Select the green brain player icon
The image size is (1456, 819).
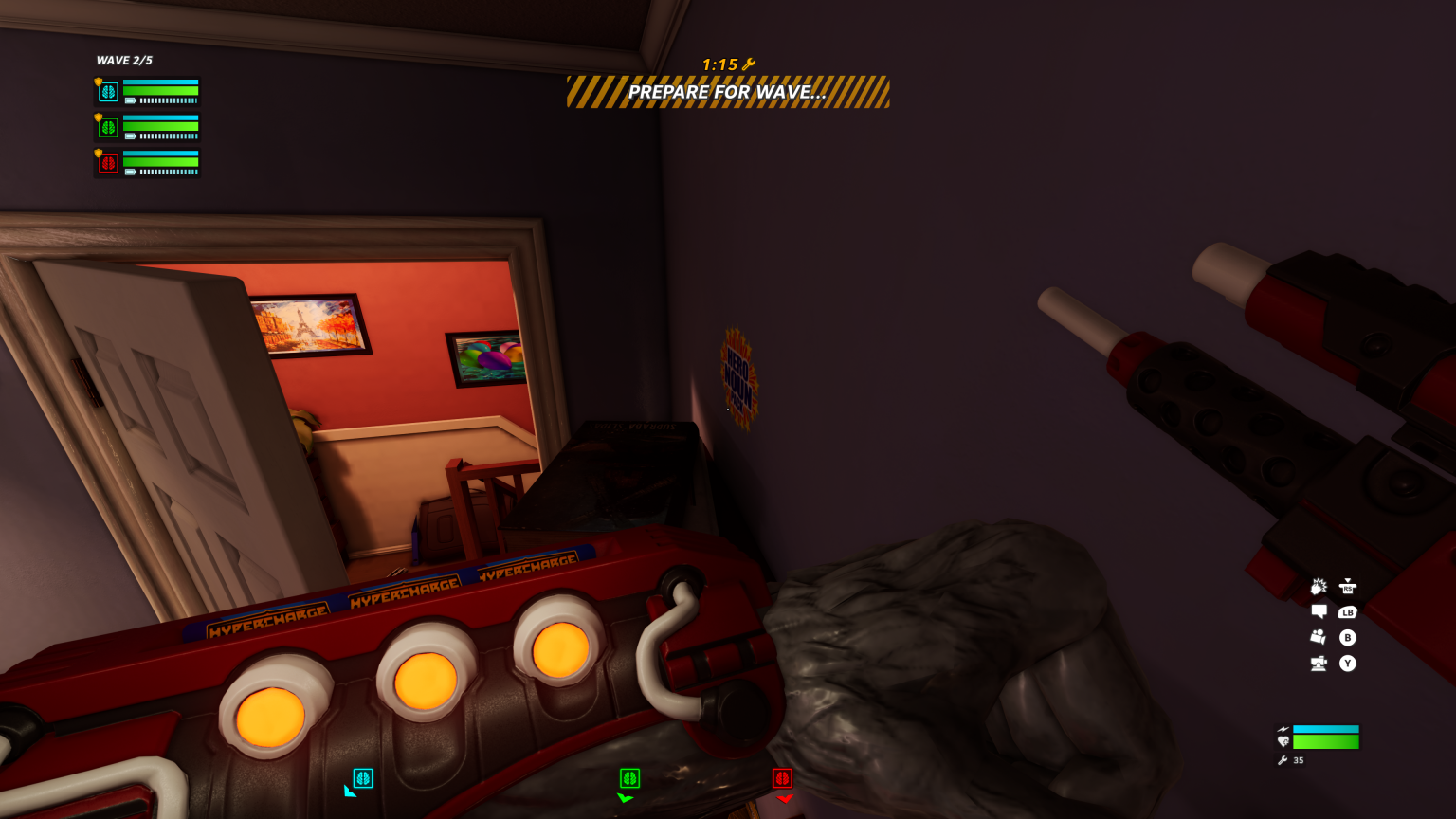coord(107,127)
